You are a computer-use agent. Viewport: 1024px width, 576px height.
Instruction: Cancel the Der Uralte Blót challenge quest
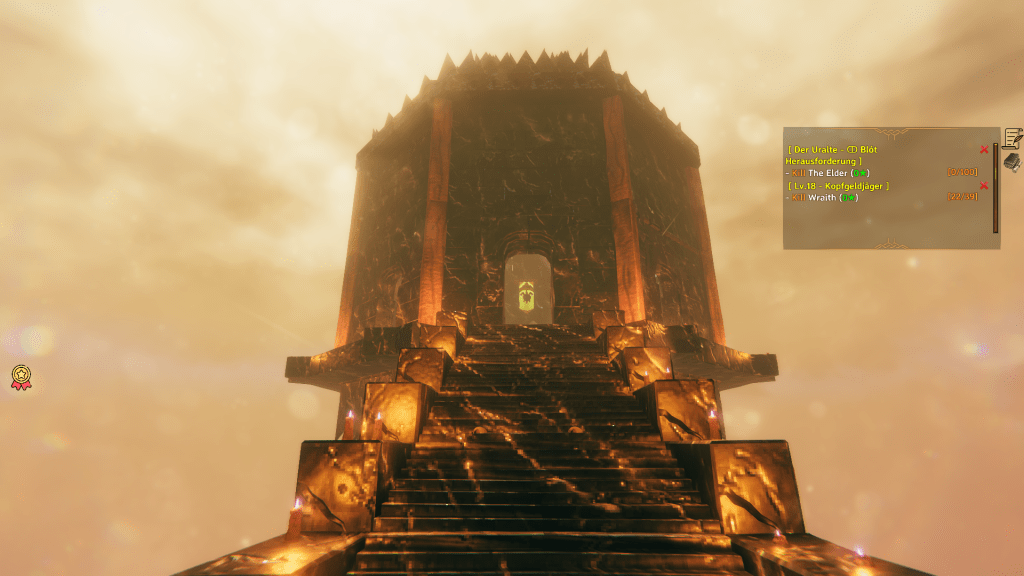click(x=984, y=149)
